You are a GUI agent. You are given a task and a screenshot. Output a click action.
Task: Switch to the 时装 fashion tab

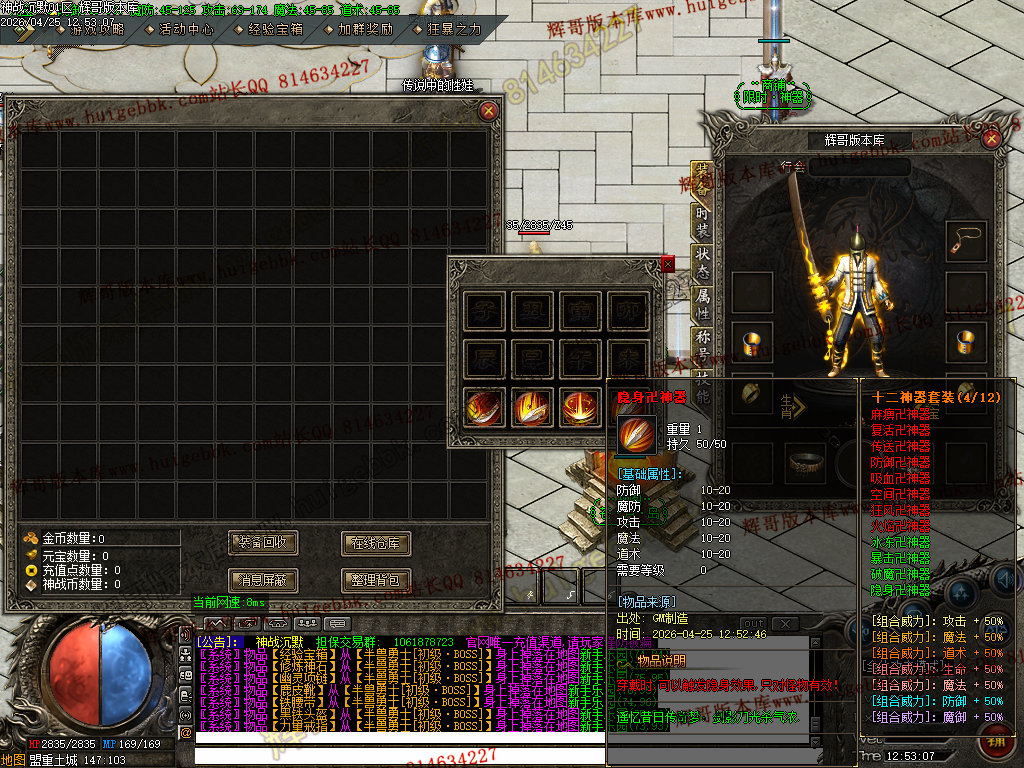[703, 220]
